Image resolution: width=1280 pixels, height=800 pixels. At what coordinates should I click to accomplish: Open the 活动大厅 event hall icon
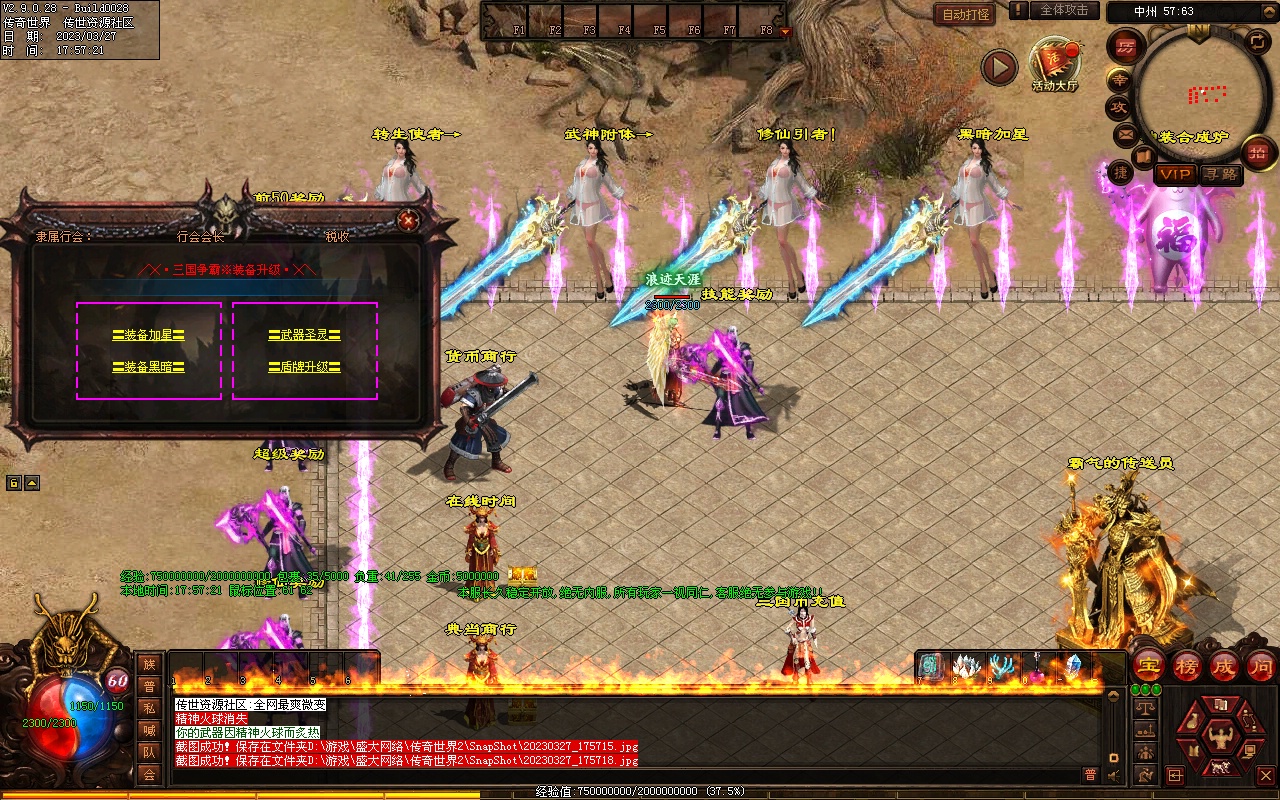(1056, 63)
